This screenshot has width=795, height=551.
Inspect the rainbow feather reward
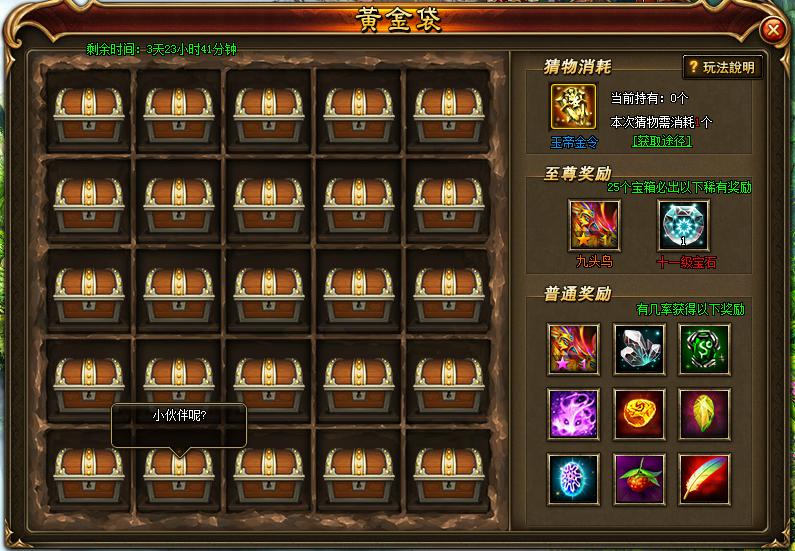[x=705, y=478]
